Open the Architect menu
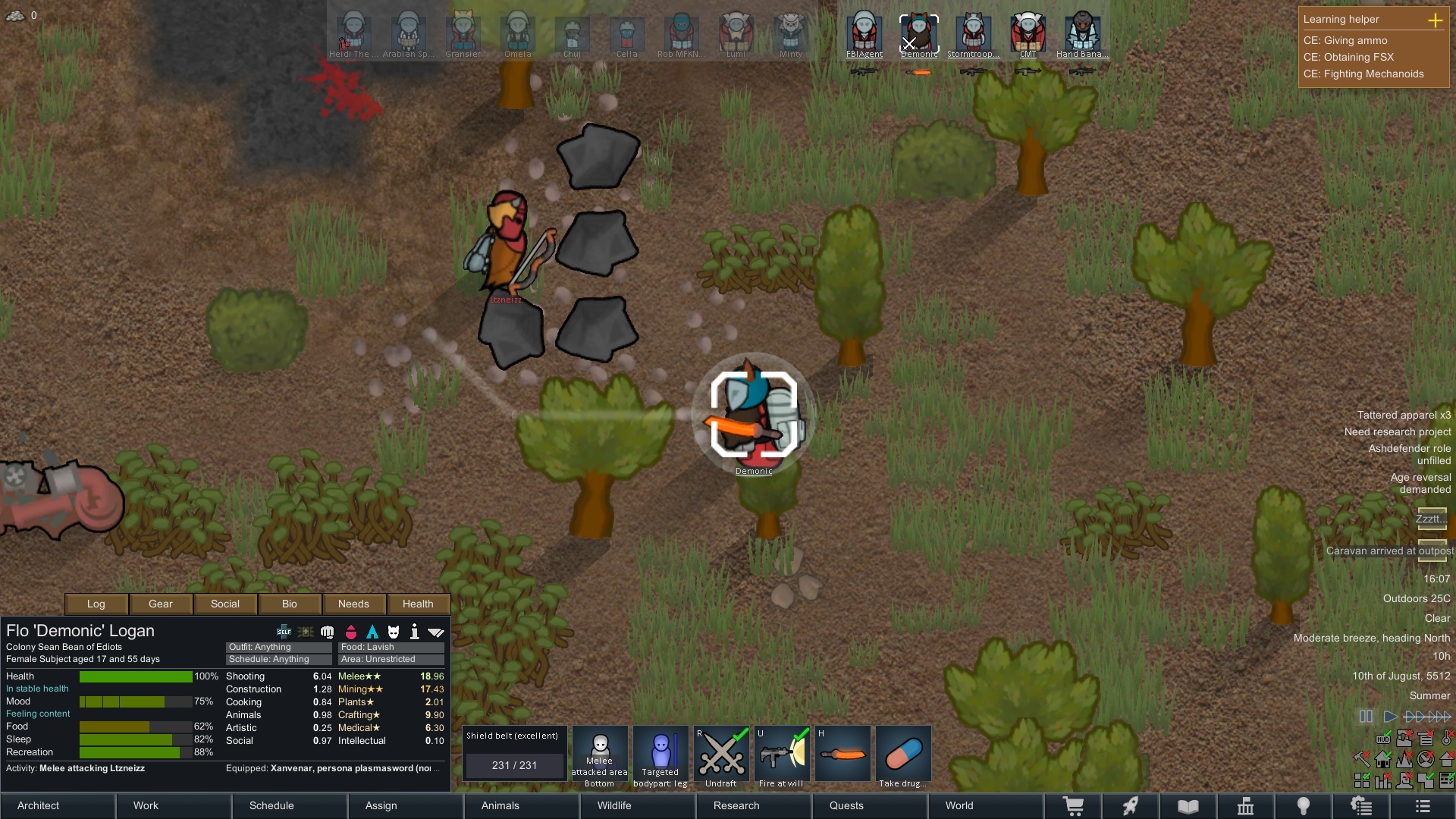 coord(38,805)
